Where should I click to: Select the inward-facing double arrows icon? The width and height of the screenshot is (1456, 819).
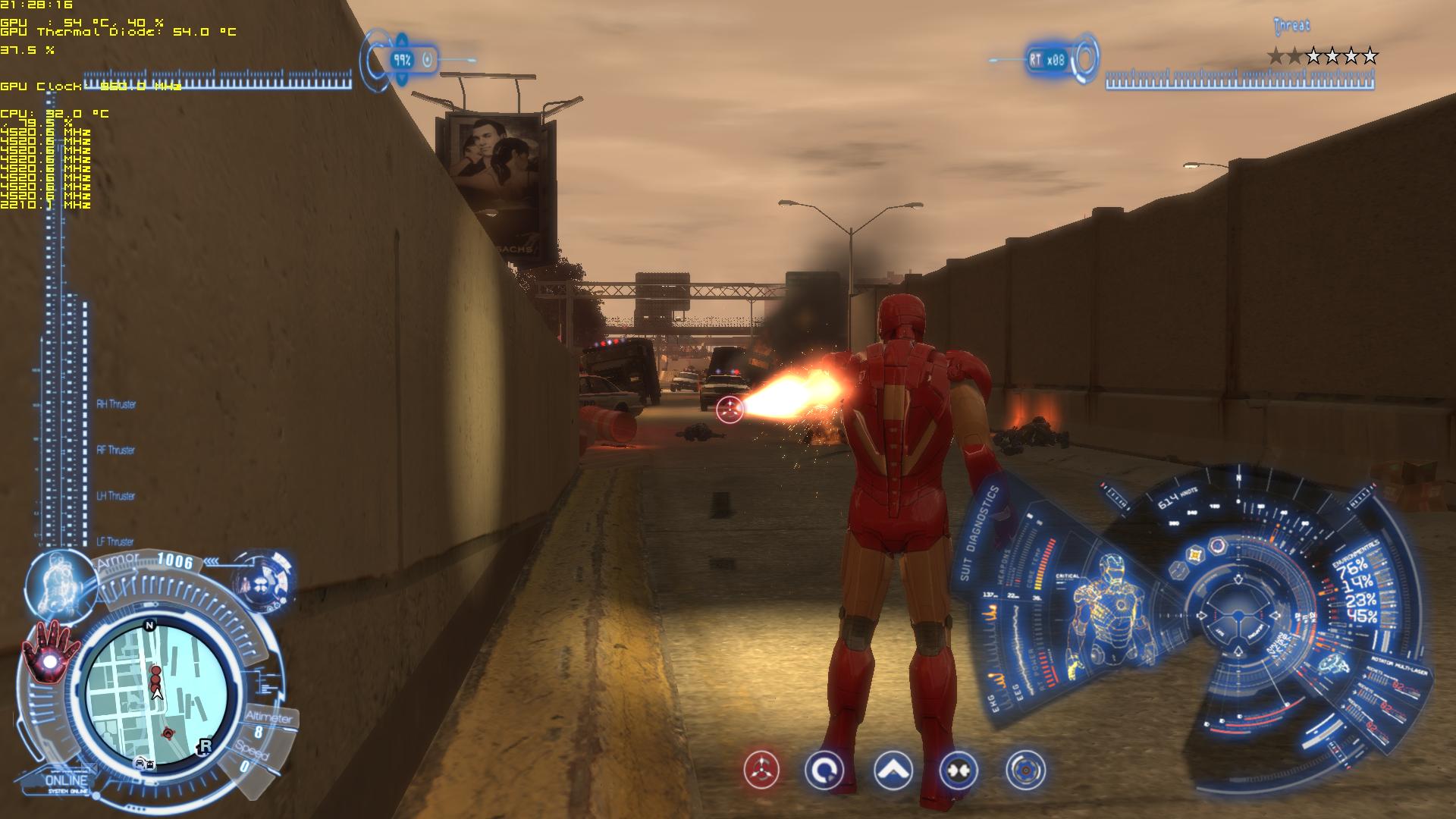tap(958, 770)
